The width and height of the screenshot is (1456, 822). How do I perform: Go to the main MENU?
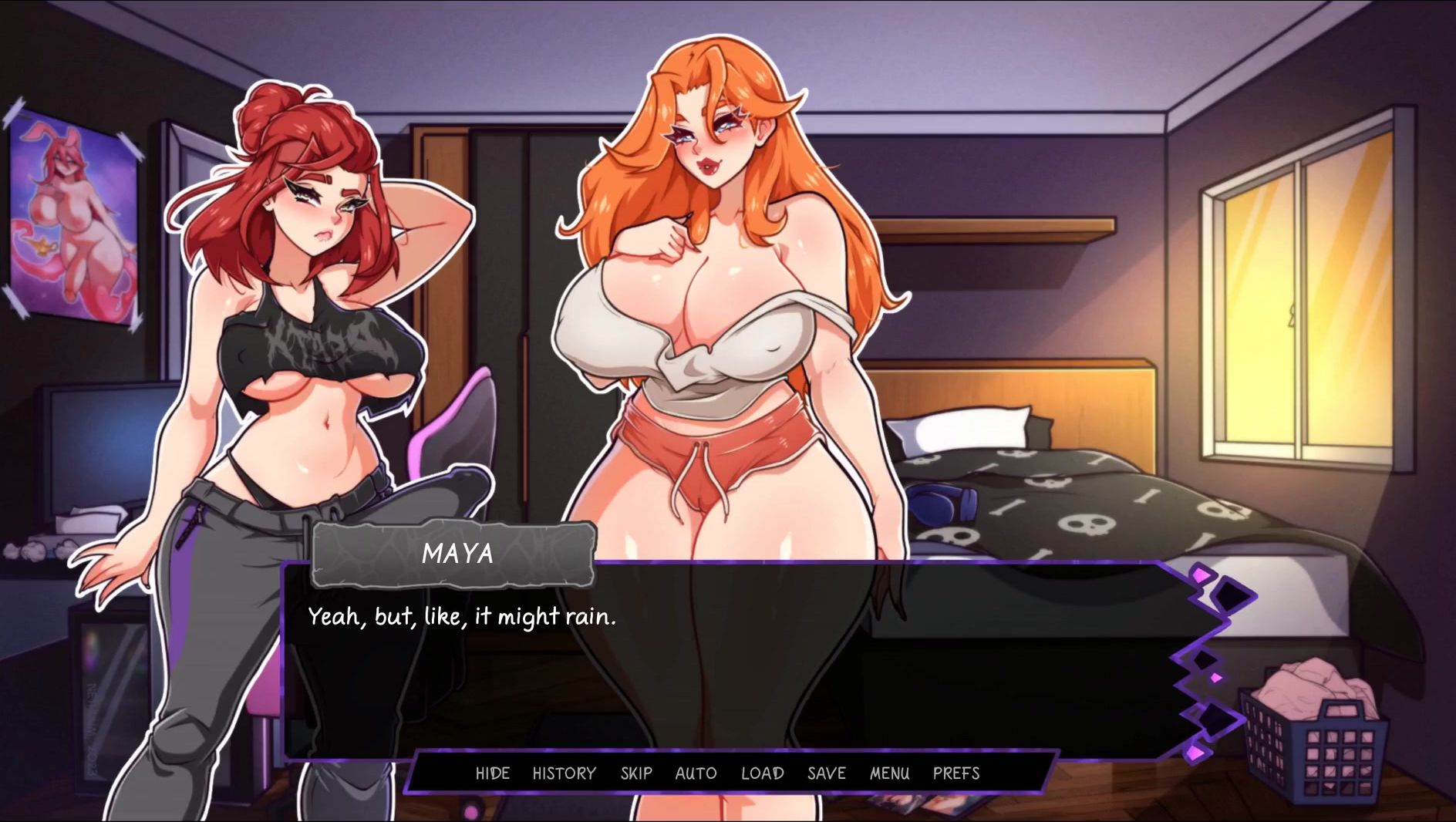[889, 773]
